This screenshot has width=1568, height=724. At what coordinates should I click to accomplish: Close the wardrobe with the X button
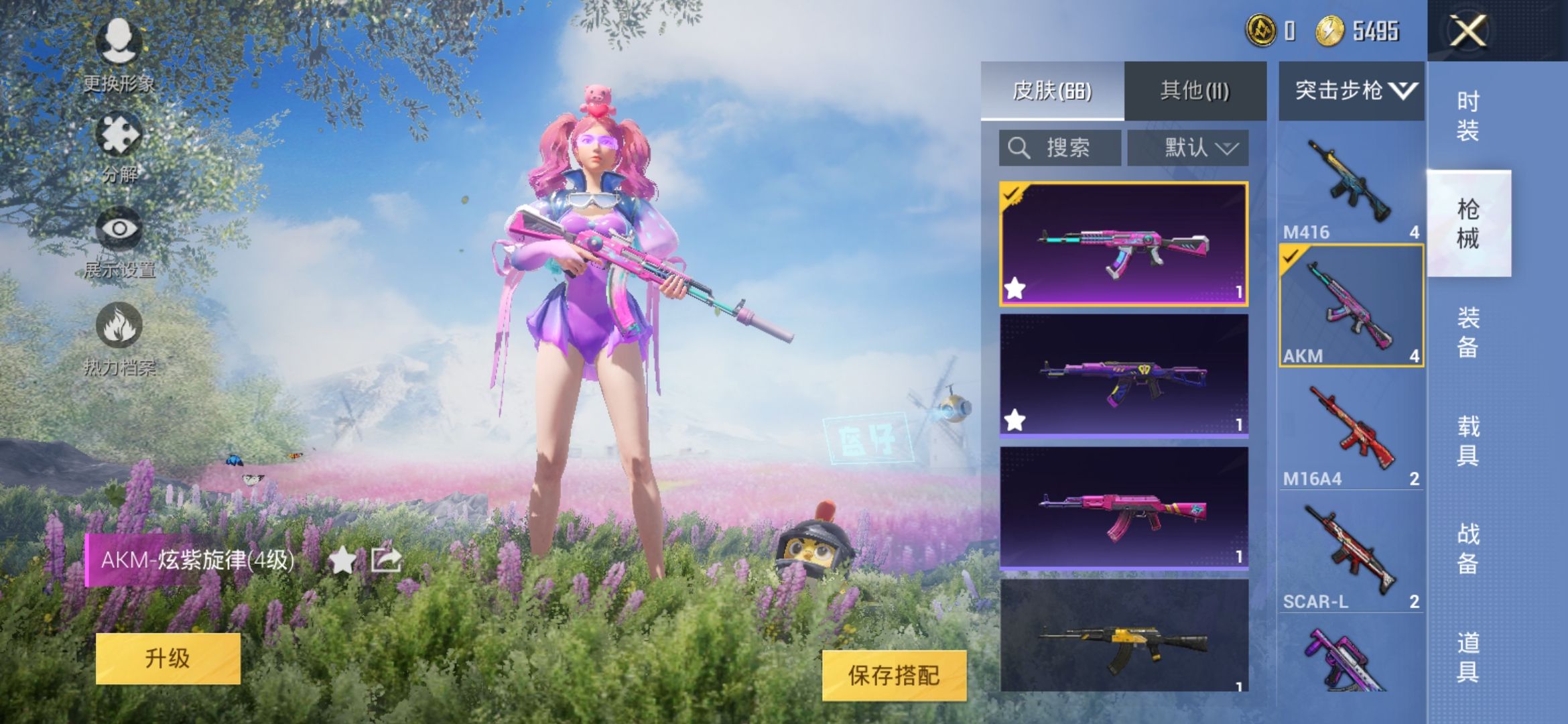pyautogui.click(x=1467, y=31)
